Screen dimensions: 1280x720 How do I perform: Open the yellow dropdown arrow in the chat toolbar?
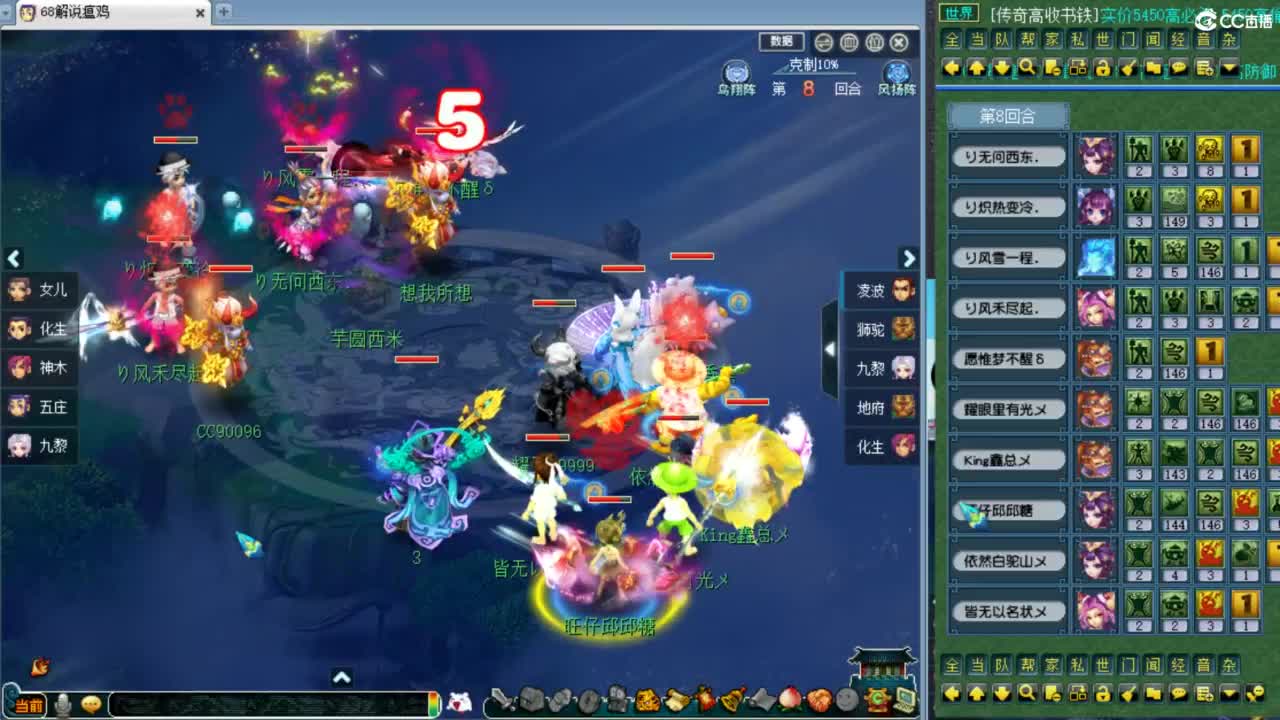pyautogui.click(x=1228, y=68)
